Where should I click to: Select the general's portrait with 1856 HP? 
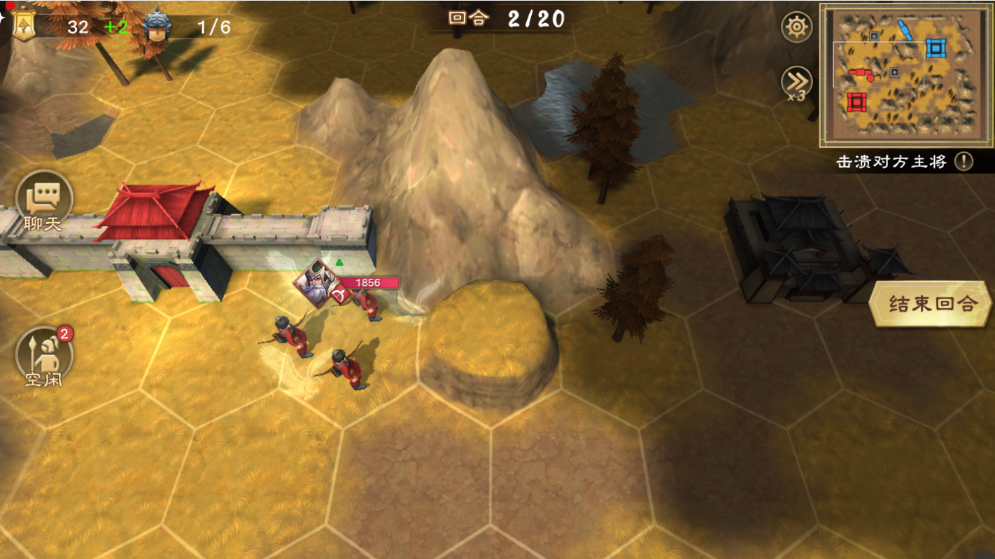coord(315,281)
